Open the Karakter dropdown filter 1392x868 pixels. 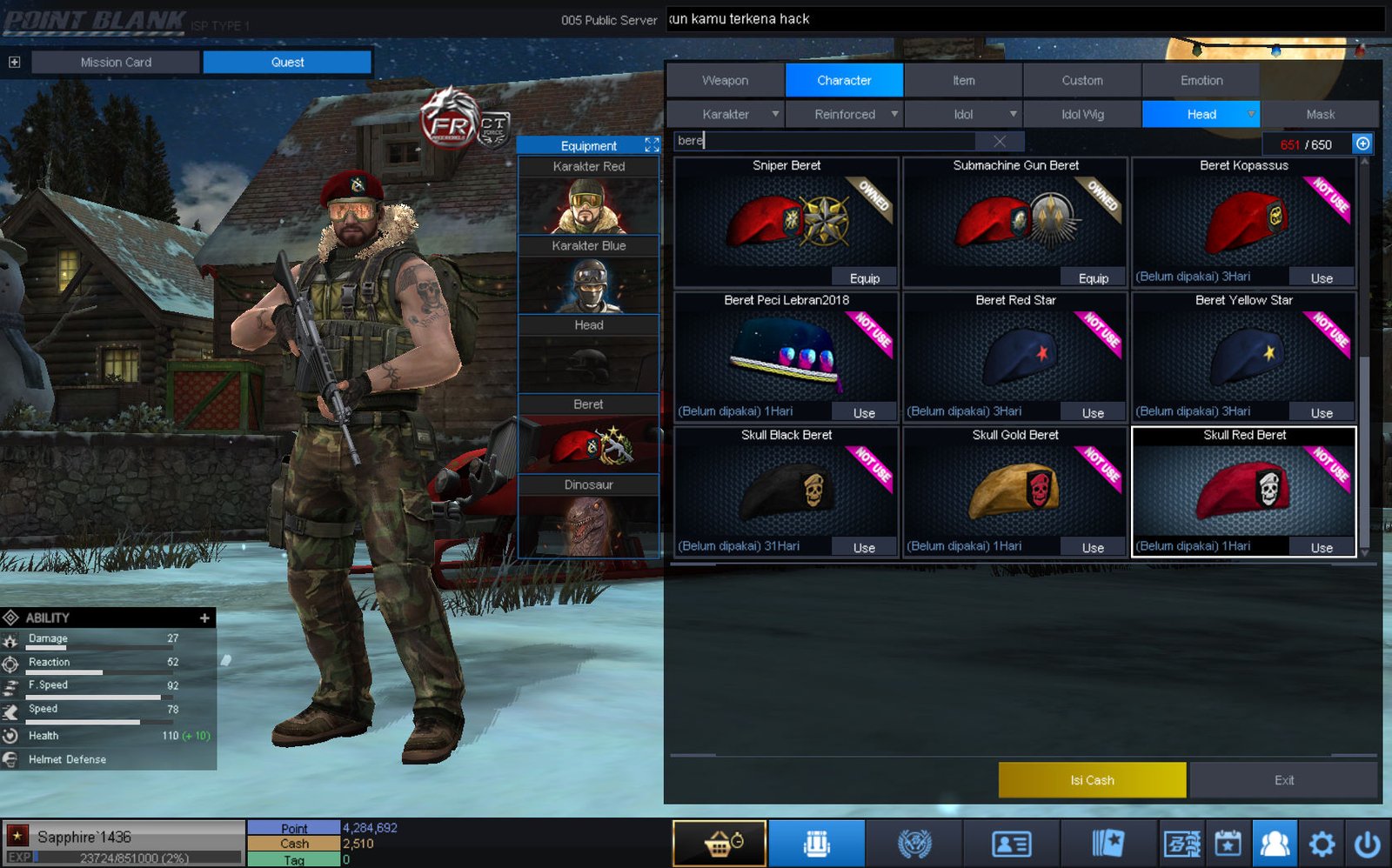tap(726, 114)
